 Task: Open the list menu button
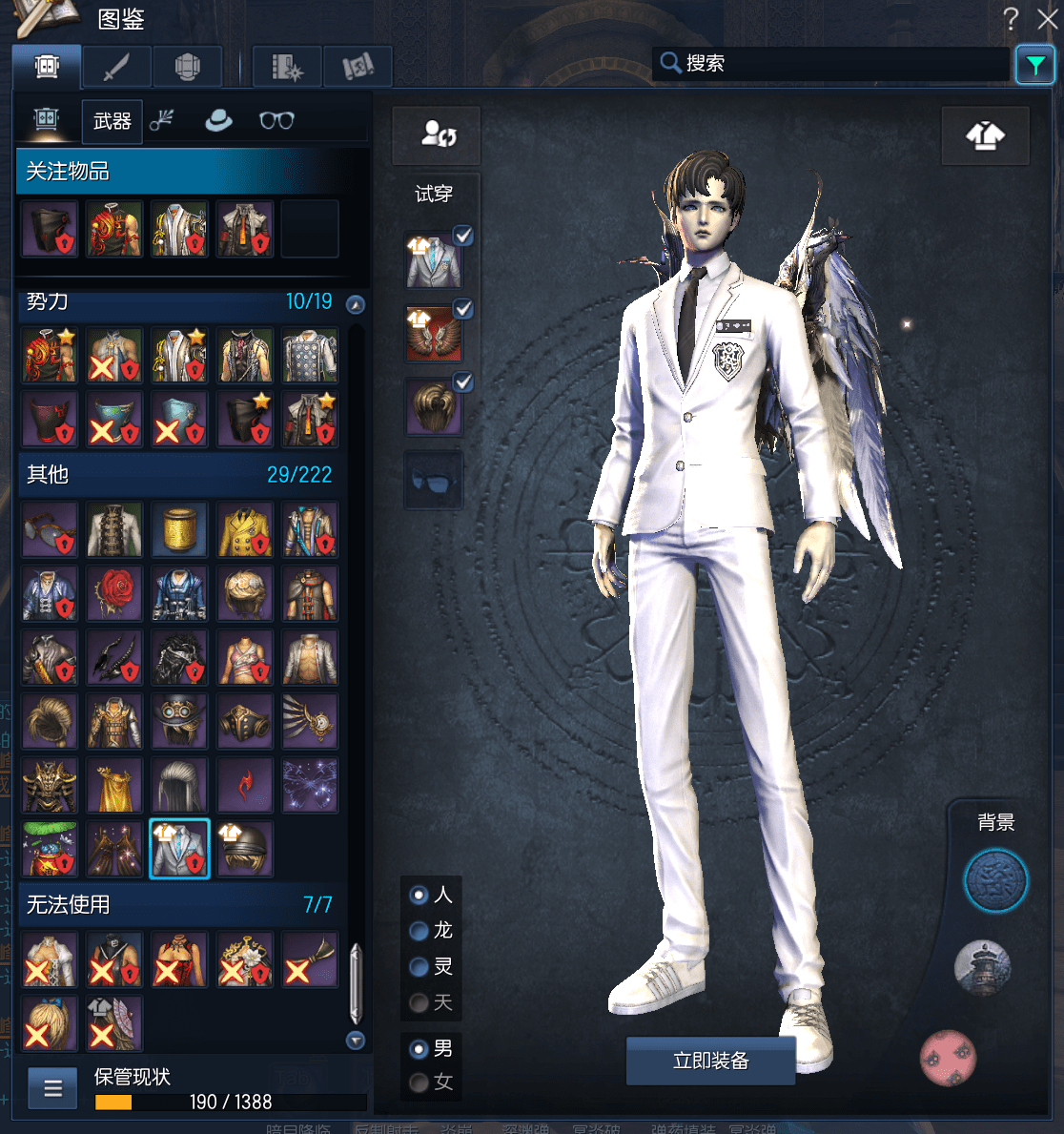(52, 1088)
